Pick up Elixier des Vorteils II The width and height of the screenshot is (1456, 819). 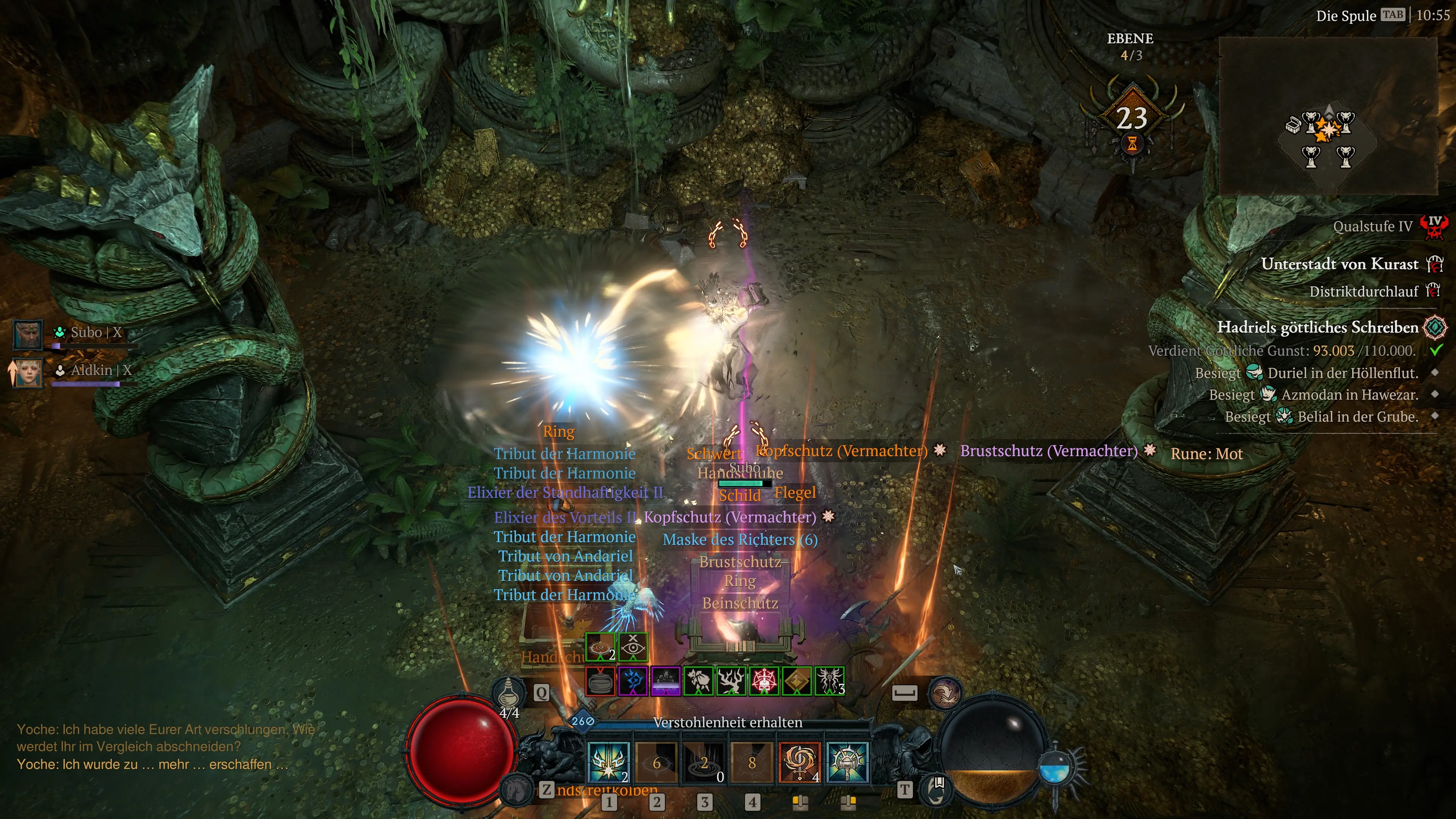click(x=565, y=517)
